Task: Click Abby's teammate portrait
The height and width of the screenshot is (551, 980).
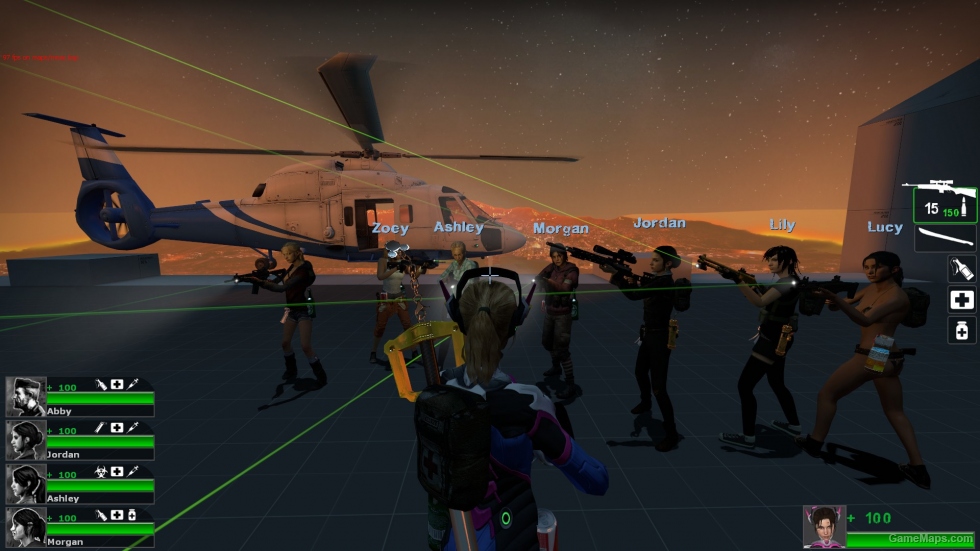Action: [x=25, y=396]
